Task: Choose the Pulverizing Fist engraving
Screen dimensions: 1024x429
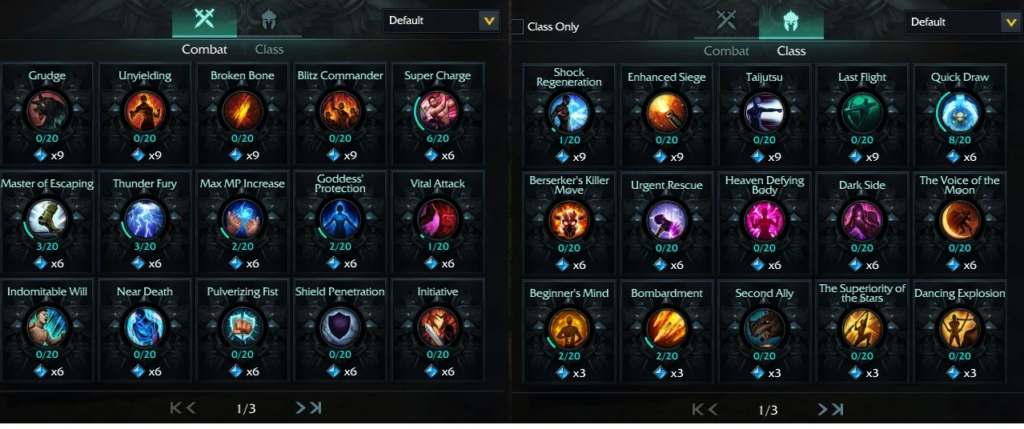Action: pos(242,326)
